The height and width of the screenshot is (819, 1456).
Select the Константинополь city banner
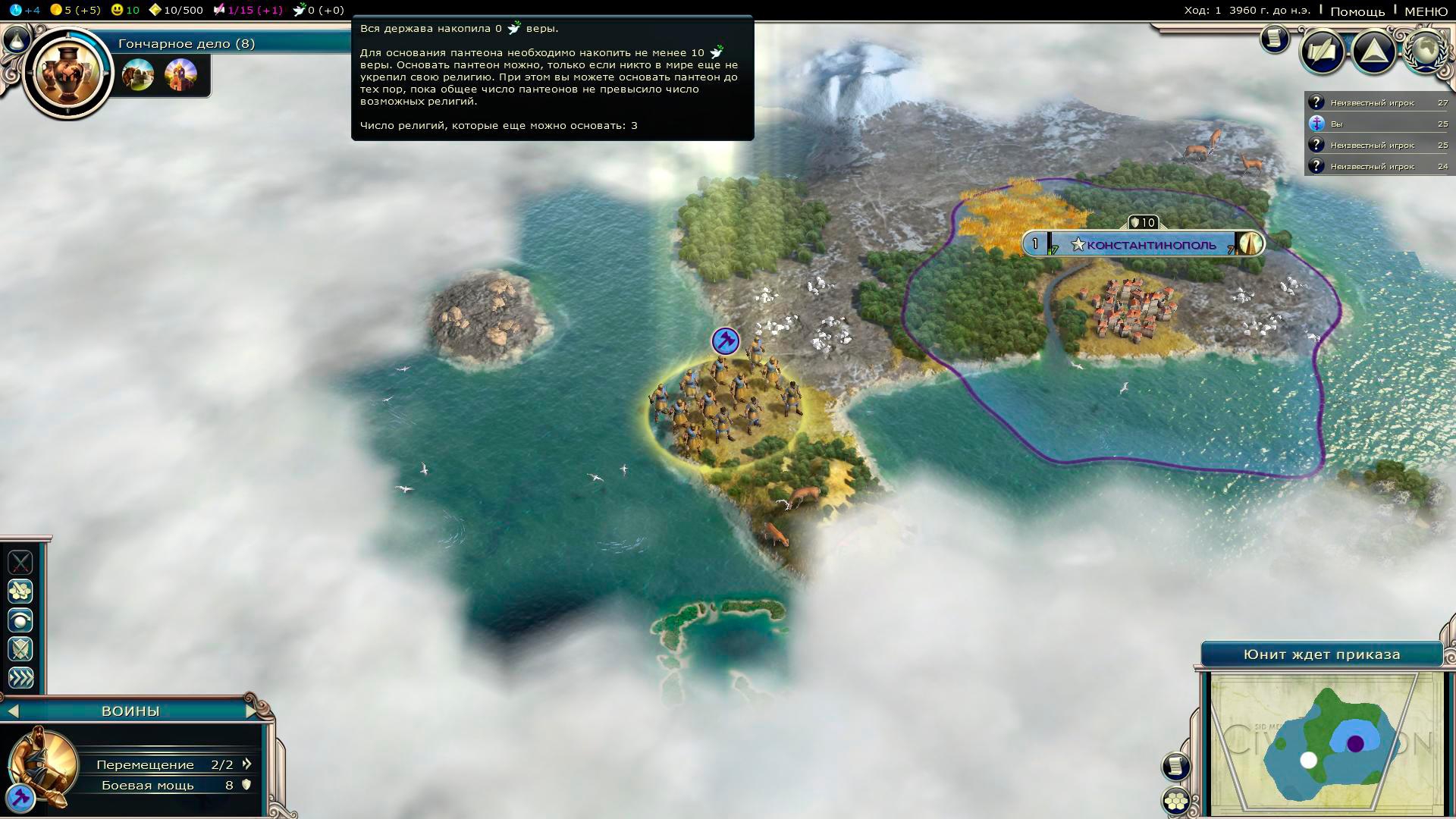[x=1150, y=245]
